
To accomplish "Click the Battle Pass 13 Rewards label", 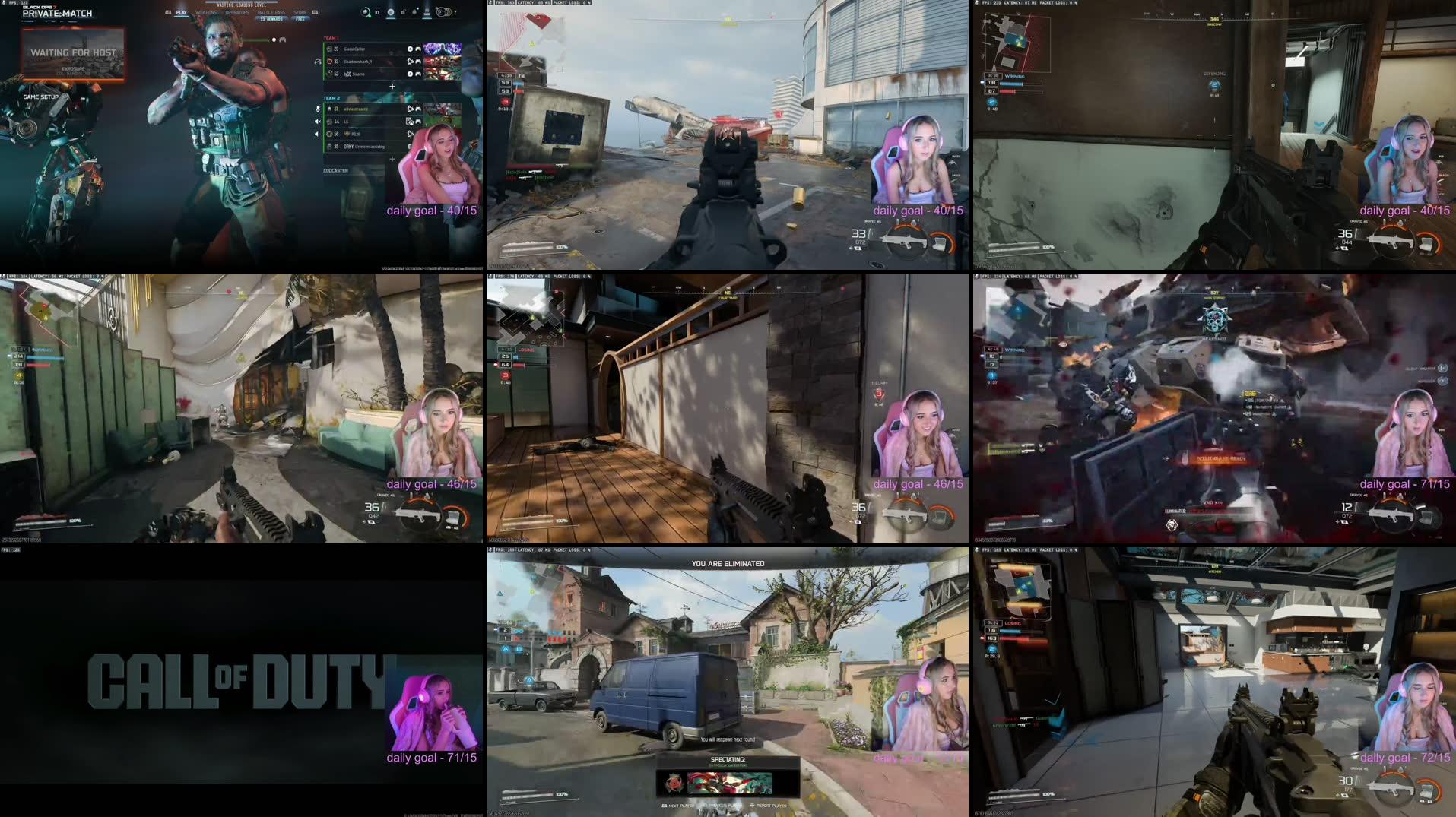I will 270,17.
